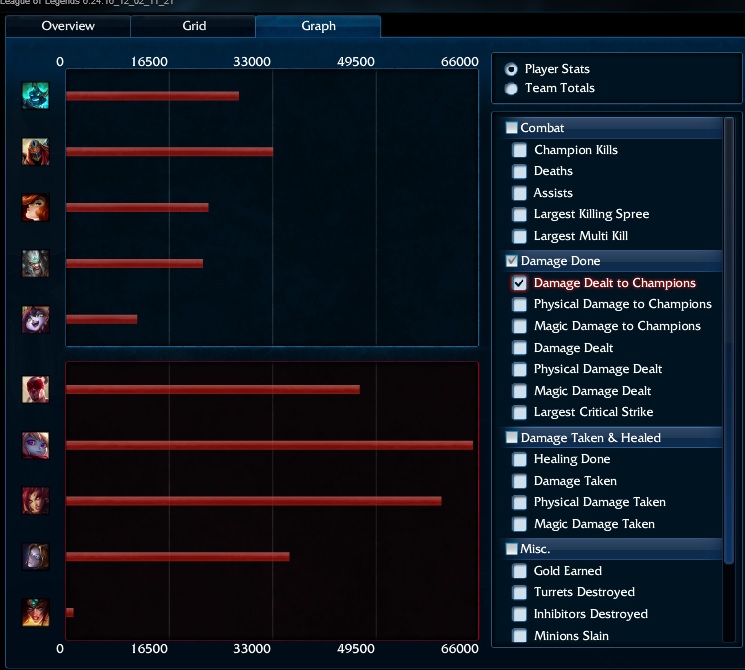
Task: Enable the Gold Earned checkbox
Action: click(519, 571)
